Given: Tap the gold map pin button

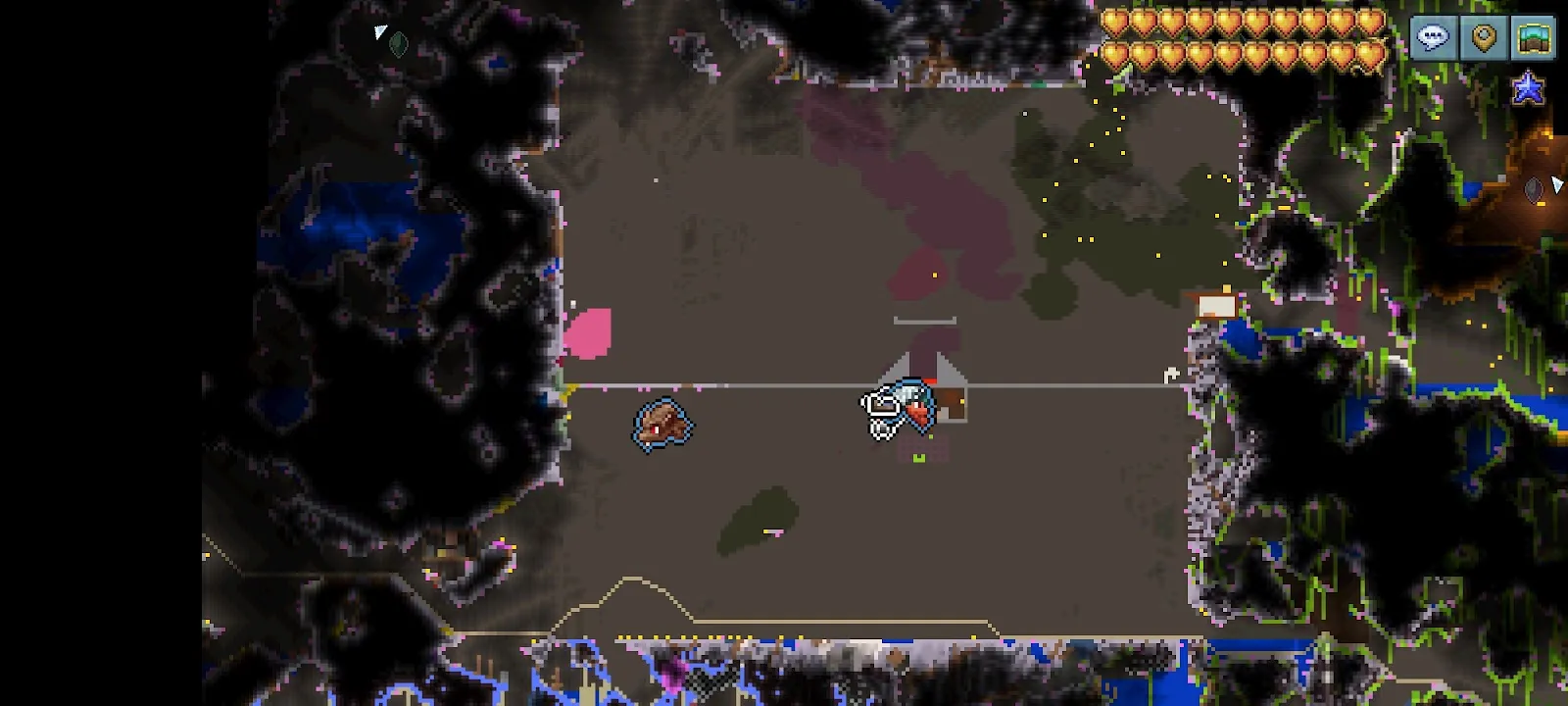Looking at the screenshot, I should [1484, 38].
